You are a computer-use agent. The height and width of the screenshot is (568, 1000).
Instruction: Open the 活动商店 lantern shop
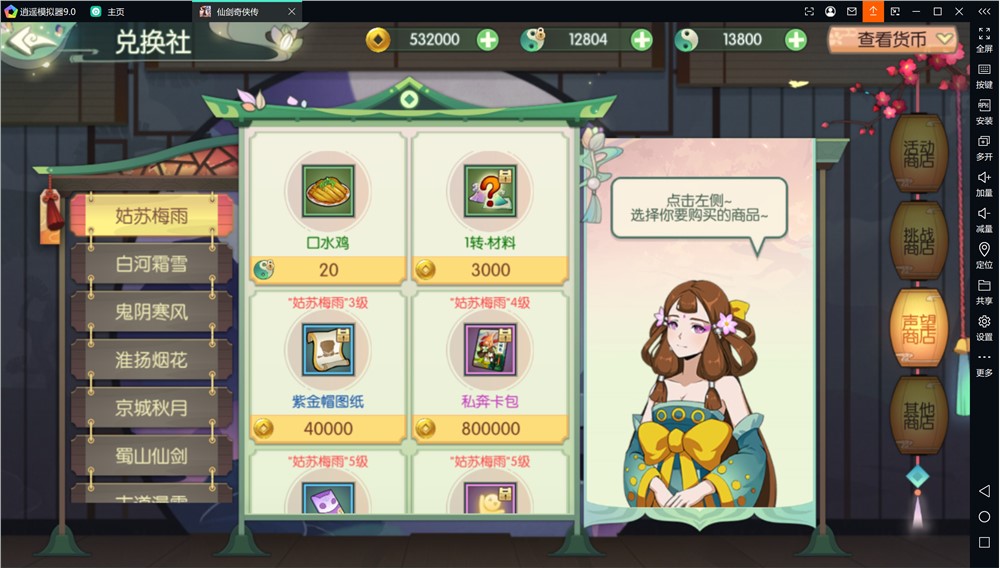[x=918, y=154]
